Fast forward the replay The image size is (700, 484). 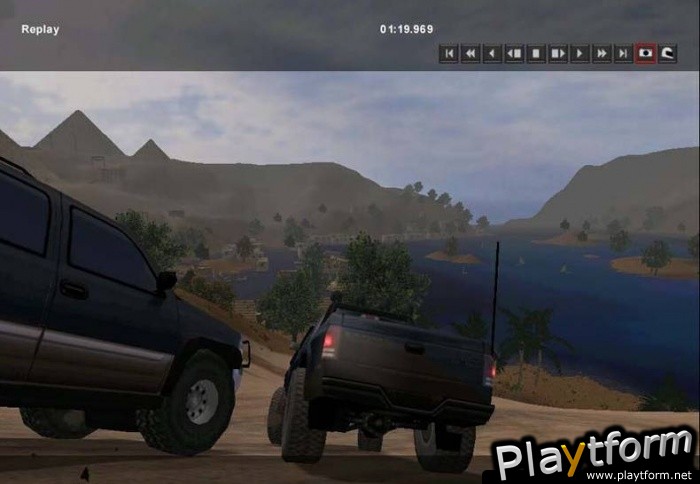pyautogui.click(x=602, y=53)
